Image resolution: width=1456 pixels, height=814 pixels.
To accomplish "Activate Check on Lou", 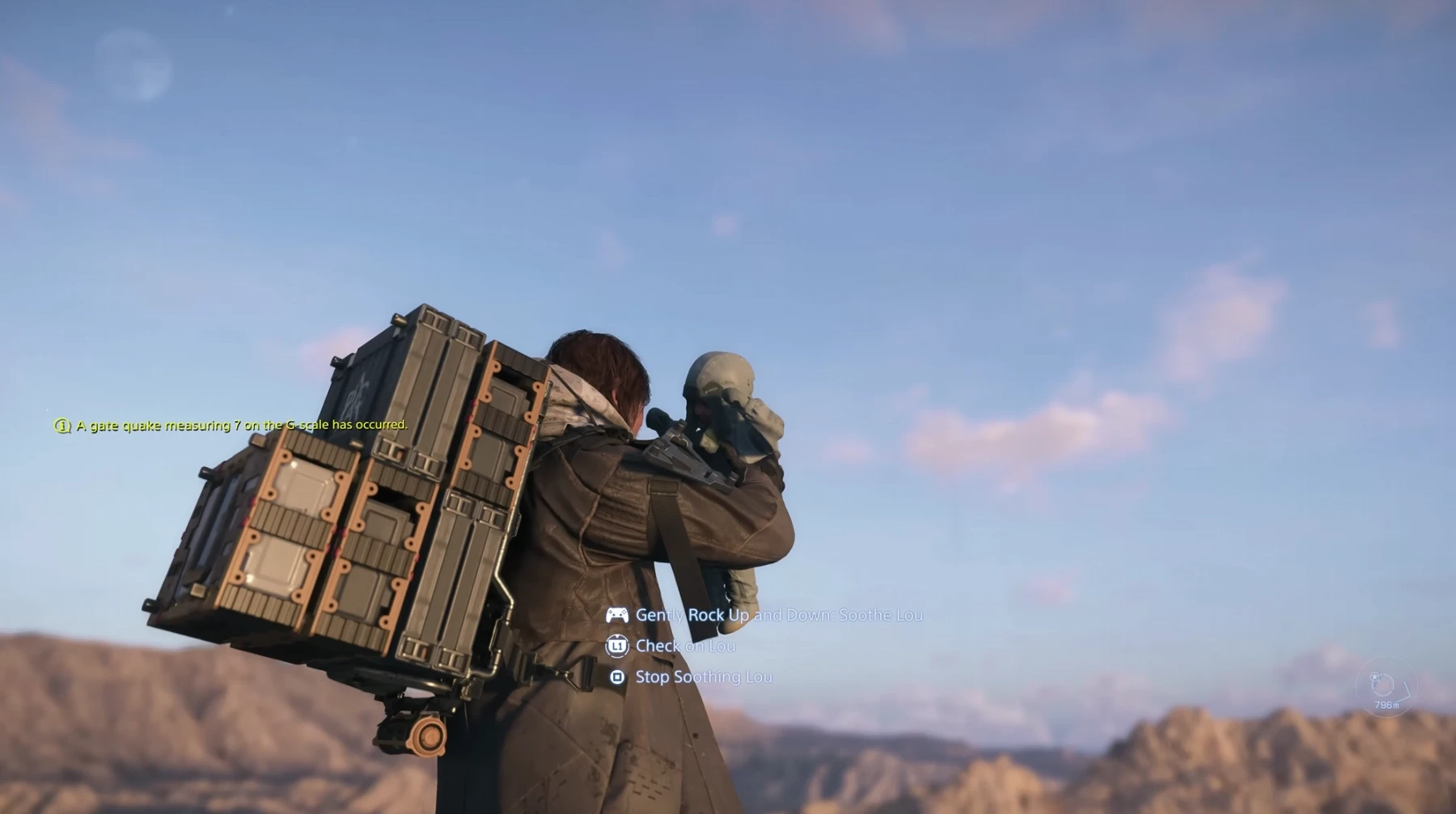I will pos(684,647).
